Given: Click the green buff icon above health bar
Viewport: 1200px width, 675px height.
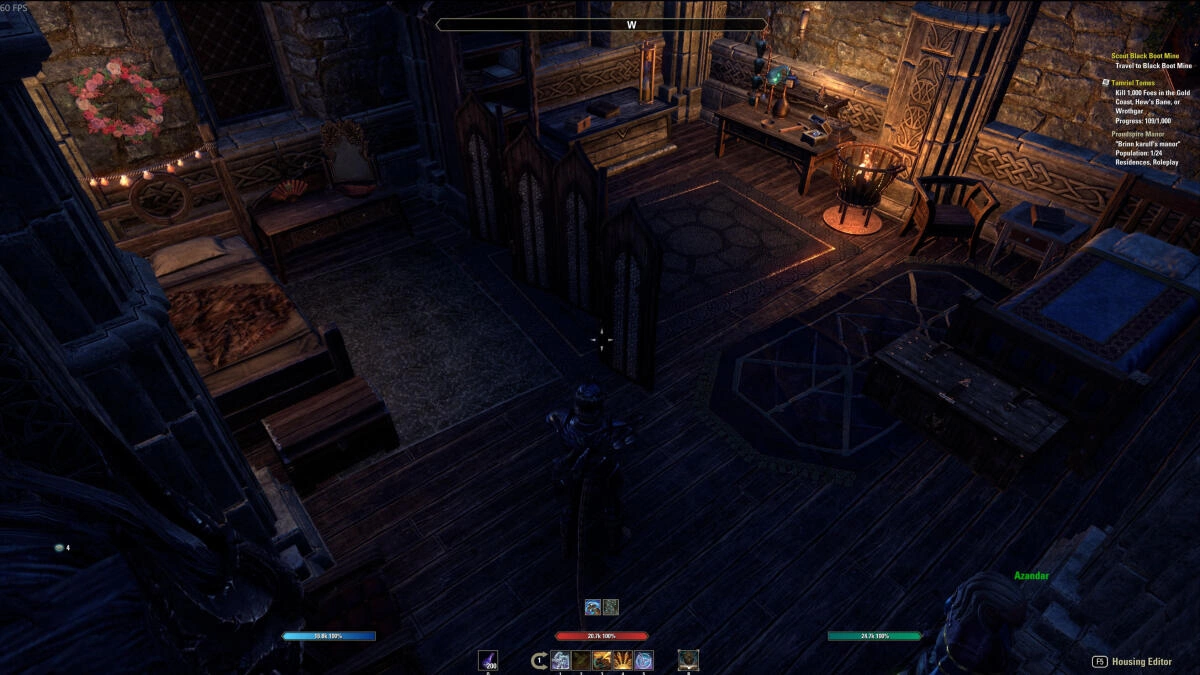Looking at the screenshot, I should coord(610,606).
